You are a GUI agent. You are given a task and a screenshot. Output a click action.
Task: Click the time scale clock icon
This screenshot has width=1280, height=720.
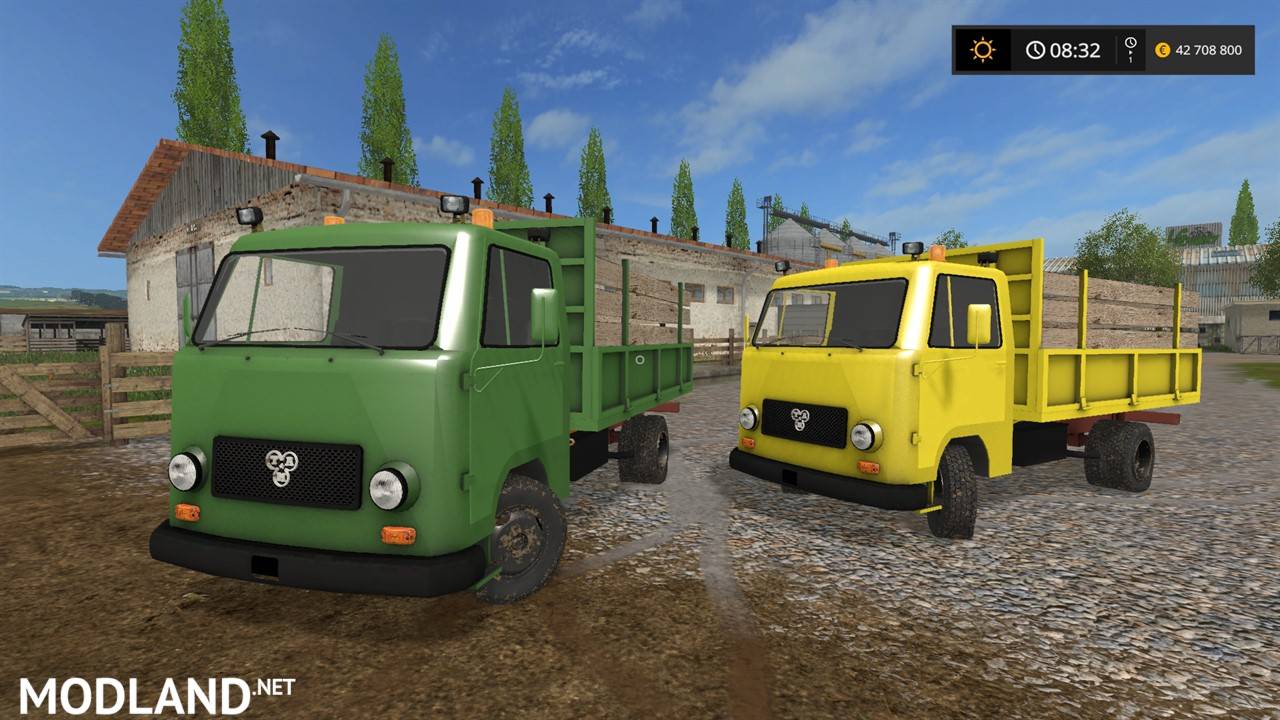1131,42
